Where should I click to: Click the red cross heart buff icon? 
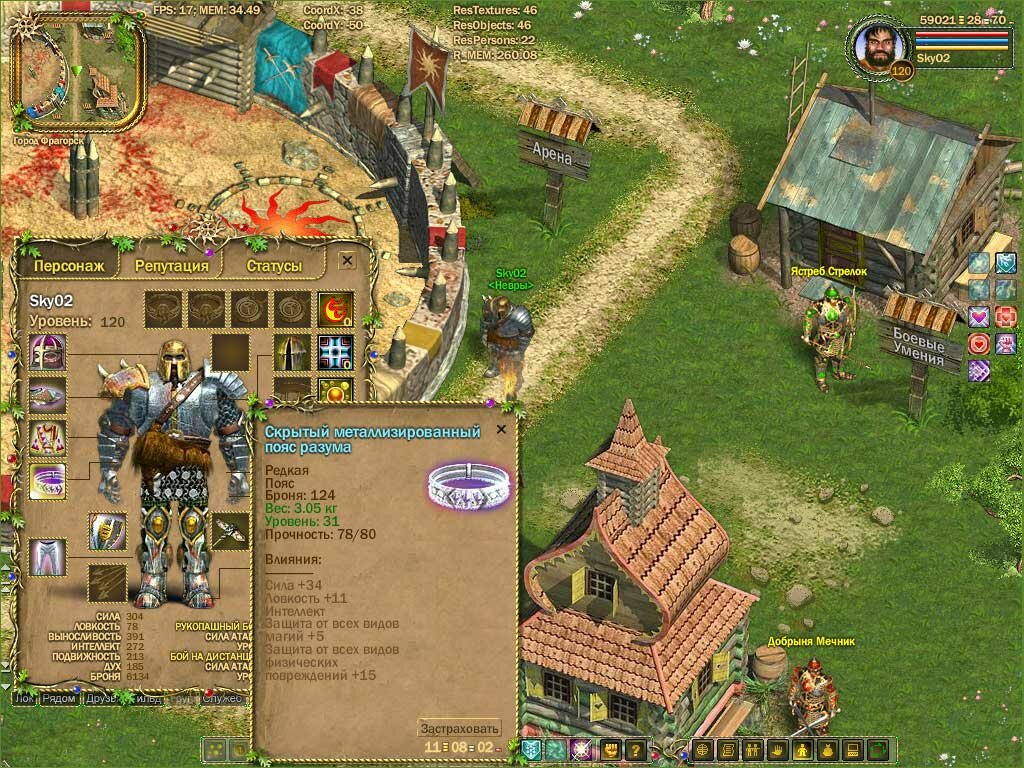pos(1005,317)
